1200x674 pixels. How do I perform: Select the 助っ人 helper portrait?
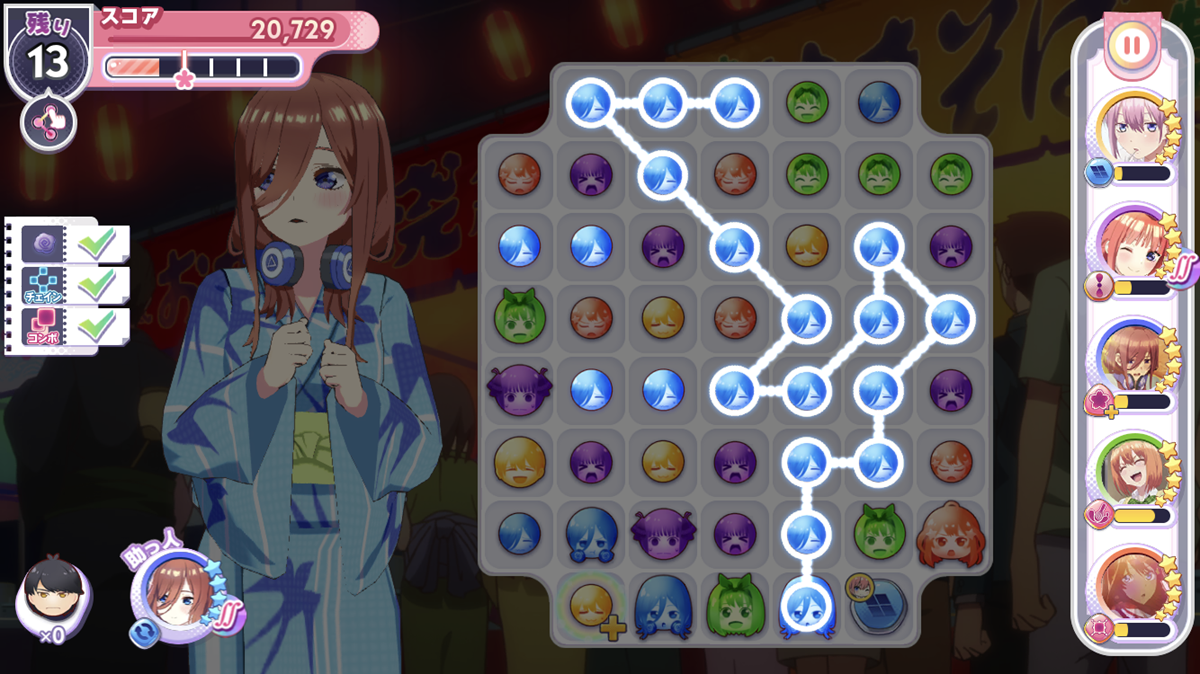[177, 597]
